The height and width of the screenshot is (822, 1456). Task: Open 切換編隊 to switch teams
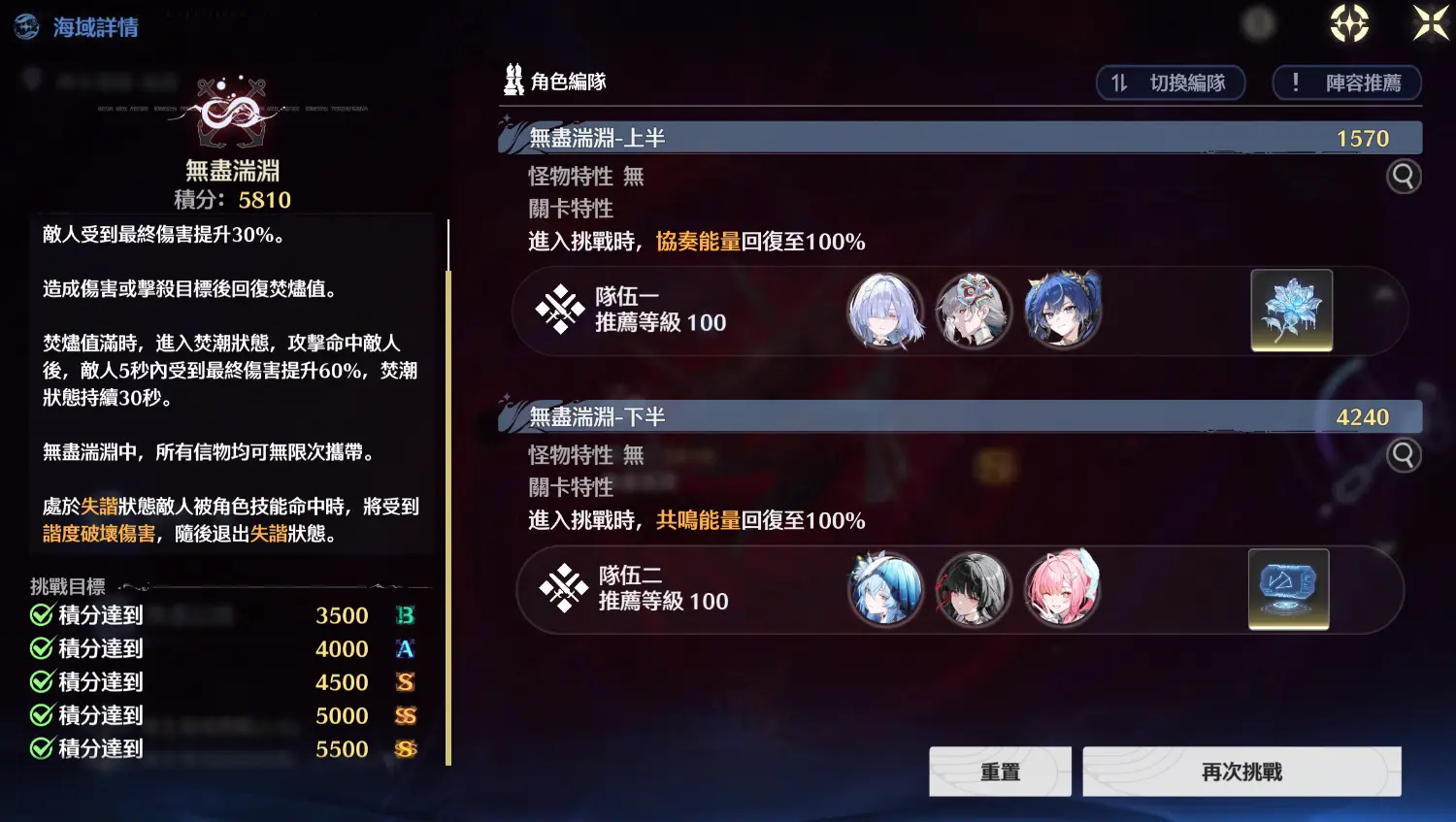[1171, 82]
